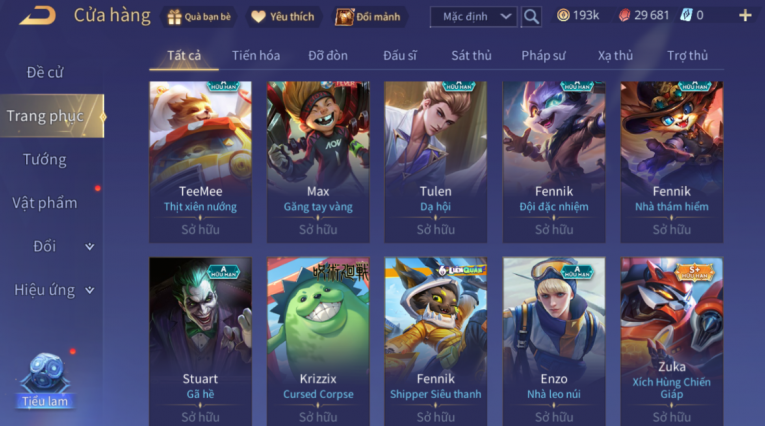Viewport: 765px width, 426px height.
Task: Open the Tiểu lam assistant icon
Action: (45, 380)
